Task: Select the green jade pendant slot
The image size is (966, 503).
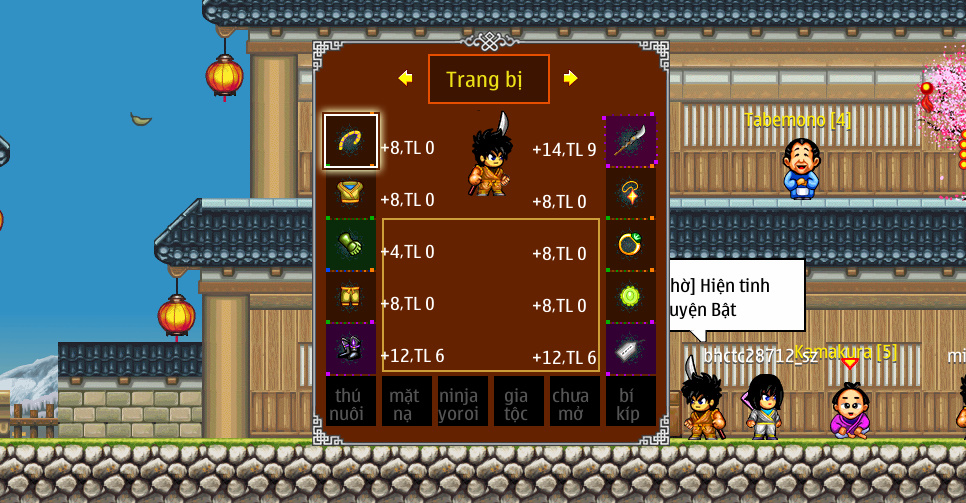Action: pyautogui.click(x=631, y=297)
